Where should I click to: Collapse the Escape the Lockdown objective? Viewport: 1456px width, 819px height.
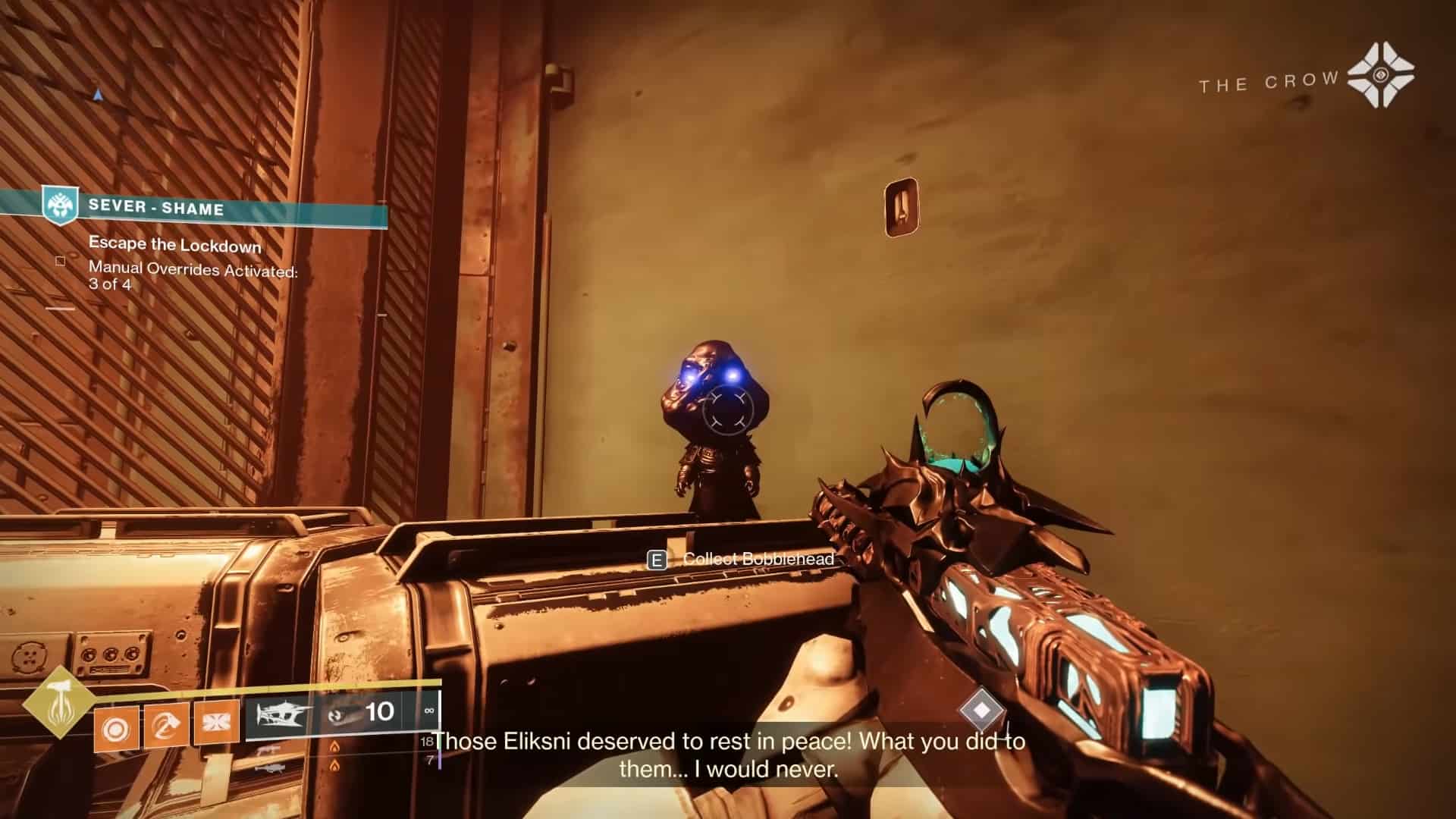[x=174, y=244]
